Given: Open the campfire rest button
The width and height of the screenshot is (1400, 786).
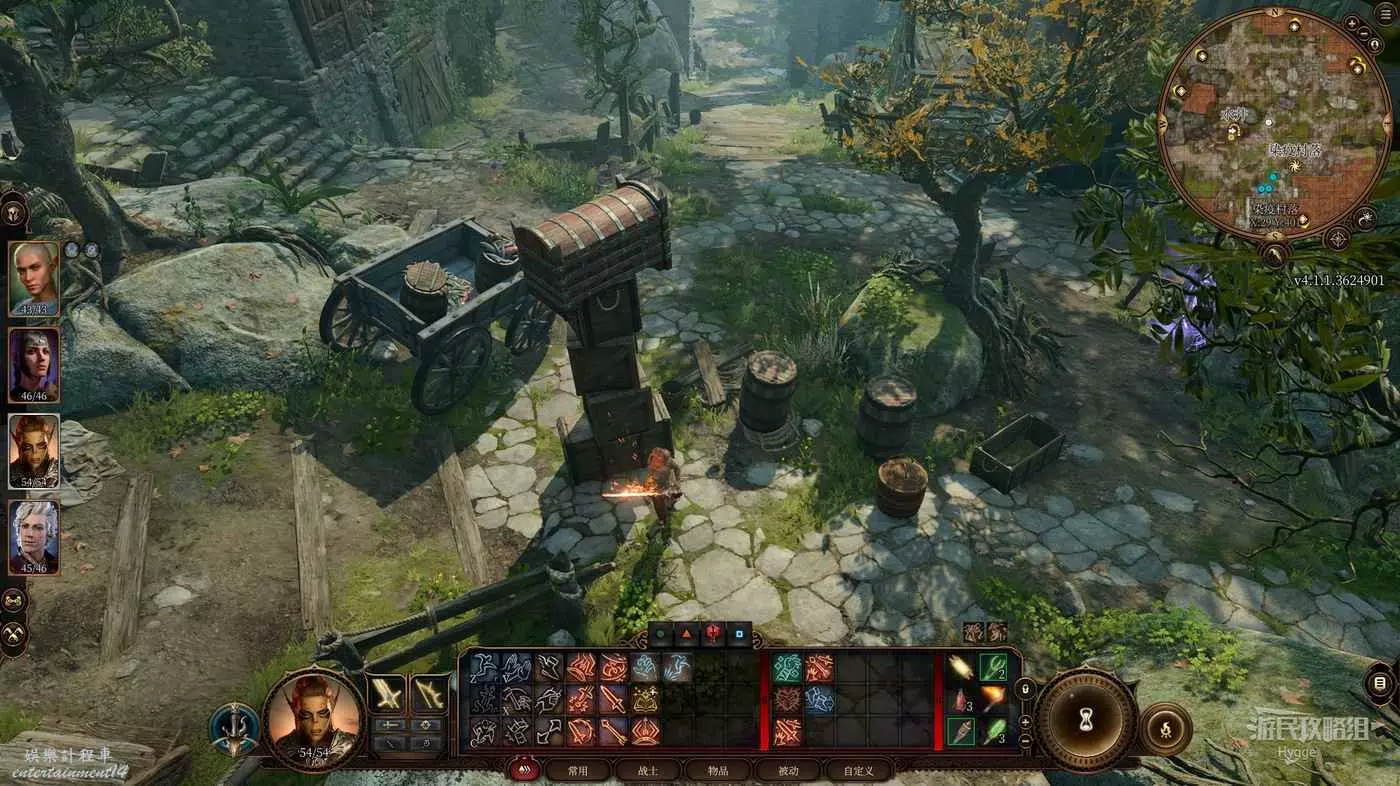Looking at the screenshot, I should (x=1165, y=729).
